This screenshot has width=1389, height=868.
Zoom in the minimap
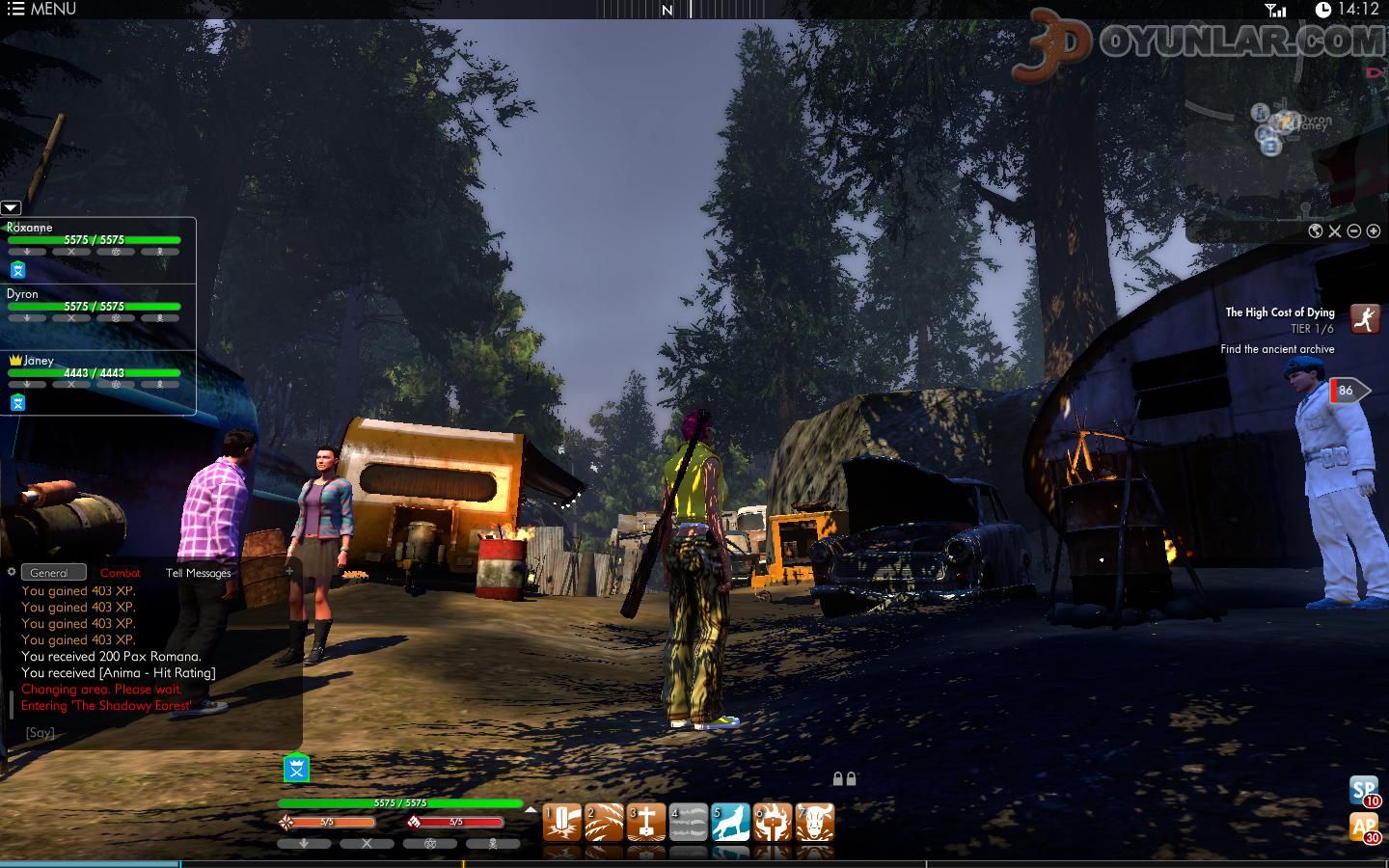(x=1373, y=231)
